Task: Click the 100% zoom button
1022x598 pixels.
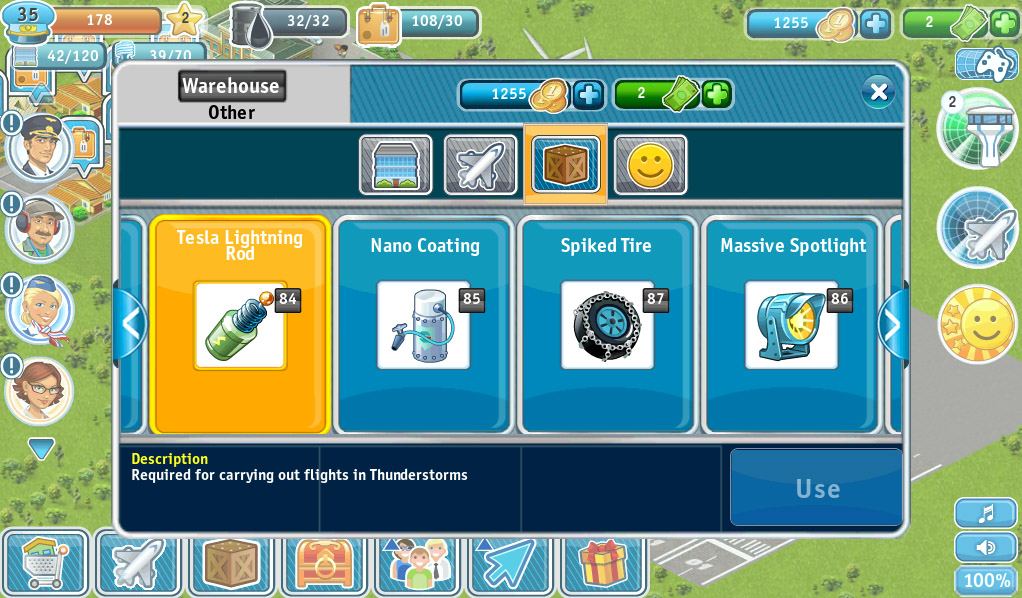Action: coord(986,581)
